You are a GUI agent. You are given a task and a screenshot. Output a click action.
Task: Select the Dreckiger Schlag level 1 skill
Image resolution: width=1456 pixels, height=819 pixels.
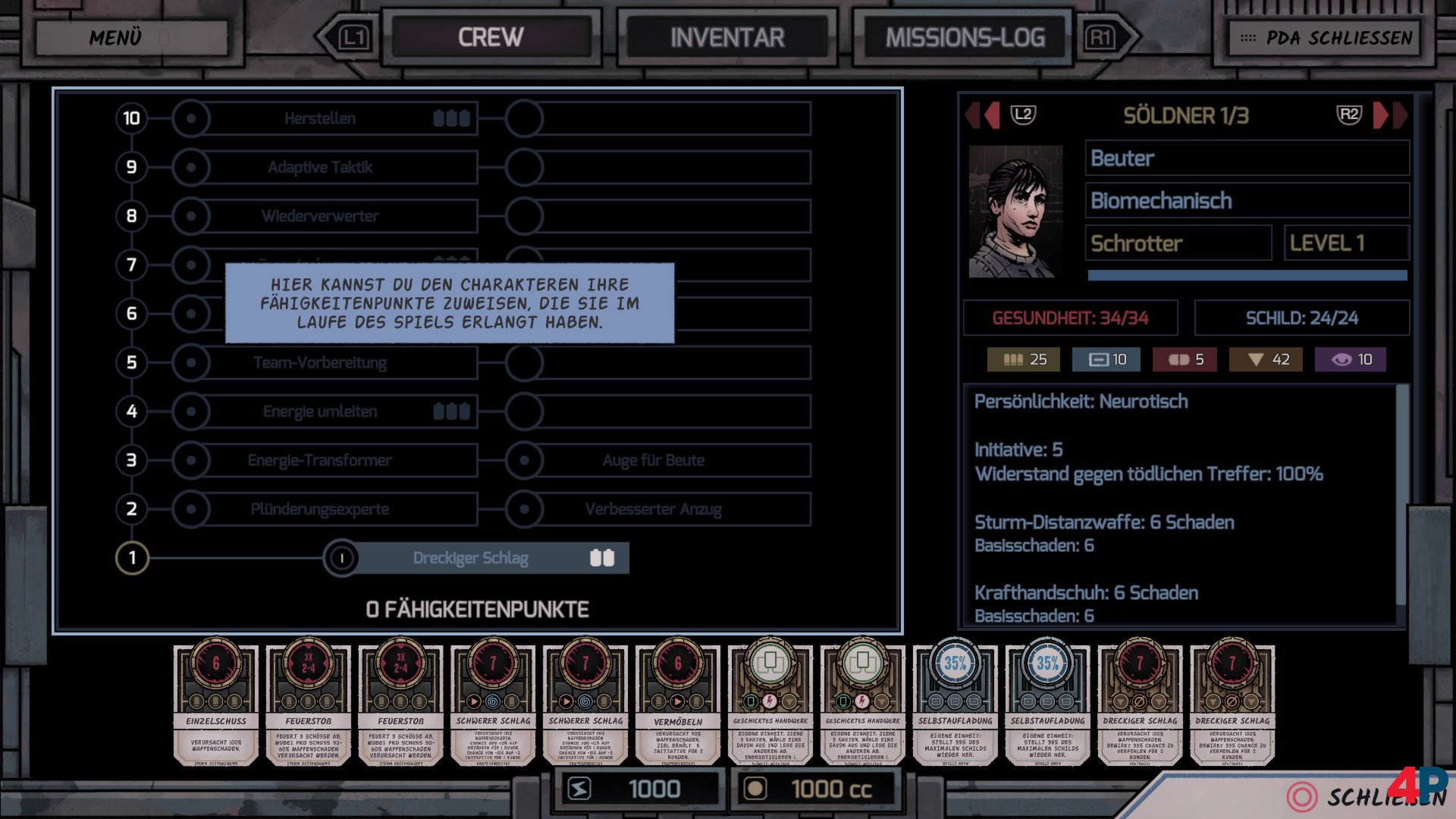[472, 558]
